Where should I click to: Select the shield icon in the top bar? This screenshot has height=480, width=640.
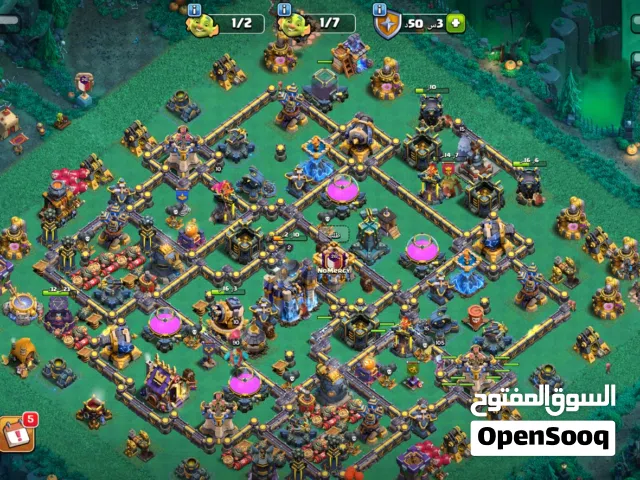click(388, 25)
